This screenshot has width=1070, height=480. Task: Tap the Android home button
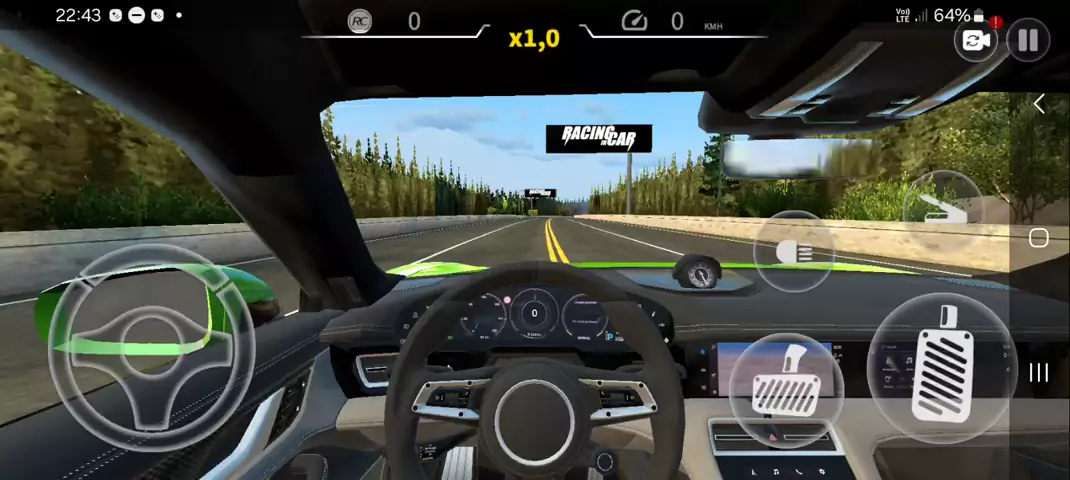(1039, 238)
